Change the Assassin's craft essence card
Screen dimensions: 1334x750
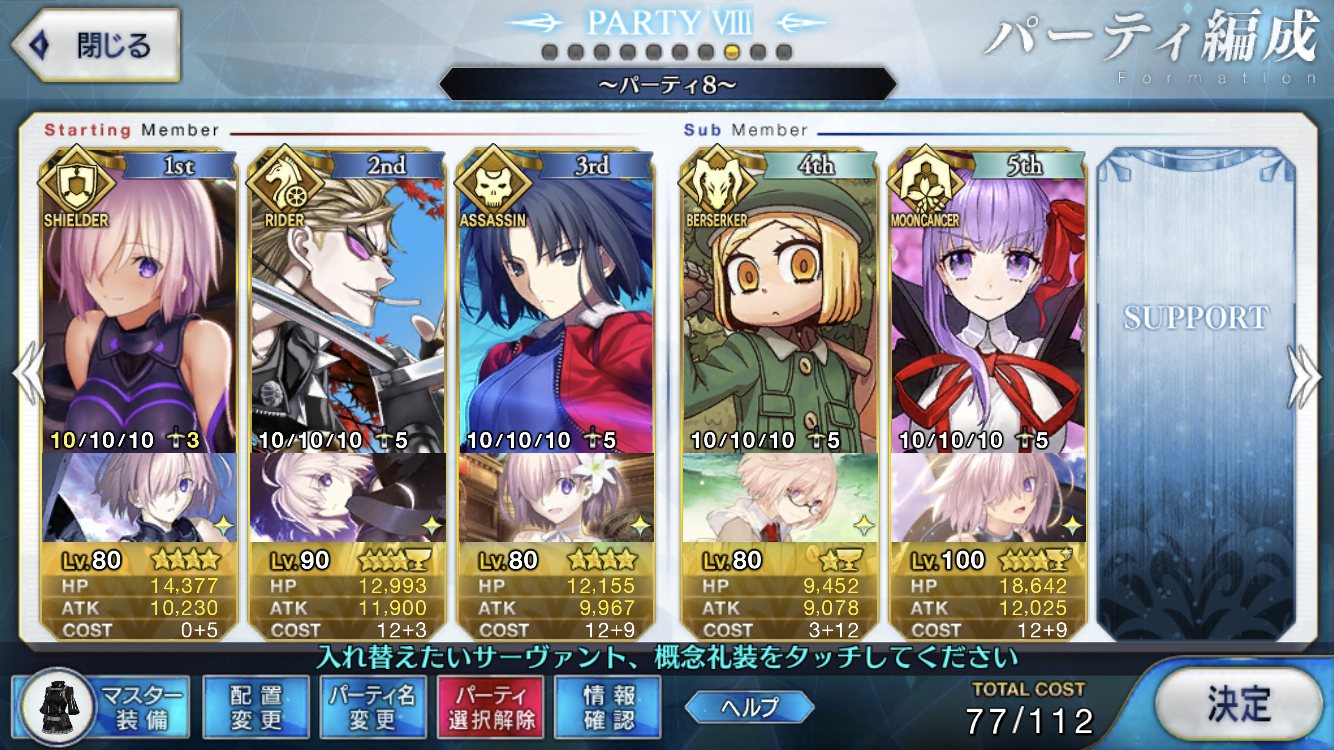pos(555,497)
